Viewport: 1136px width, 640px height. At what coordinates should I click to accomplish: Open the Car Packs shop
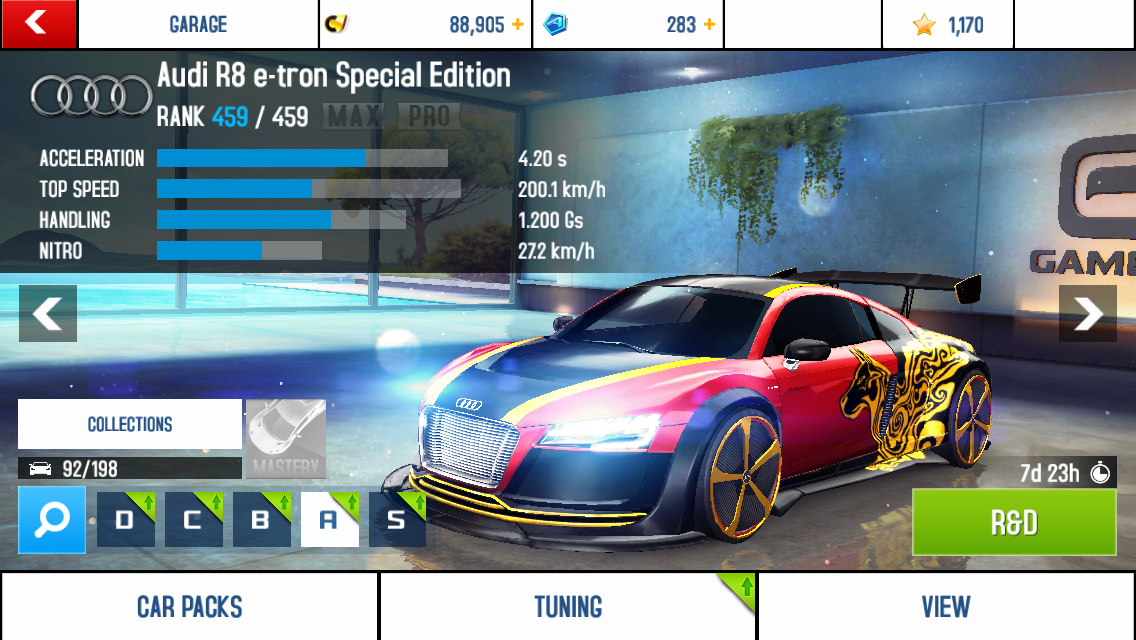tap(189, 606)
